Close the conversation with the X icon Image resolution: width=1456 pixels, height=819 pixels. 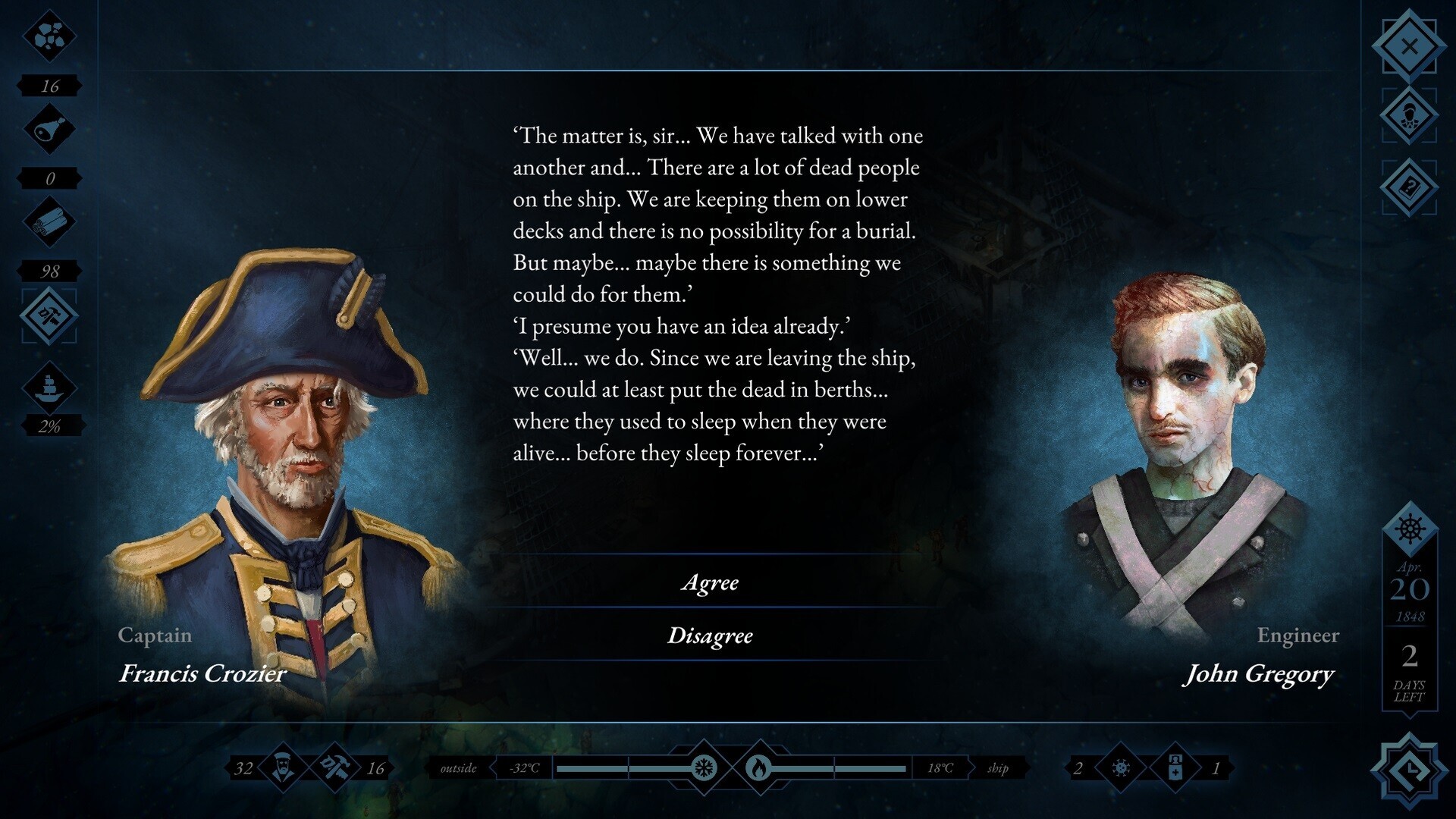1410,44
